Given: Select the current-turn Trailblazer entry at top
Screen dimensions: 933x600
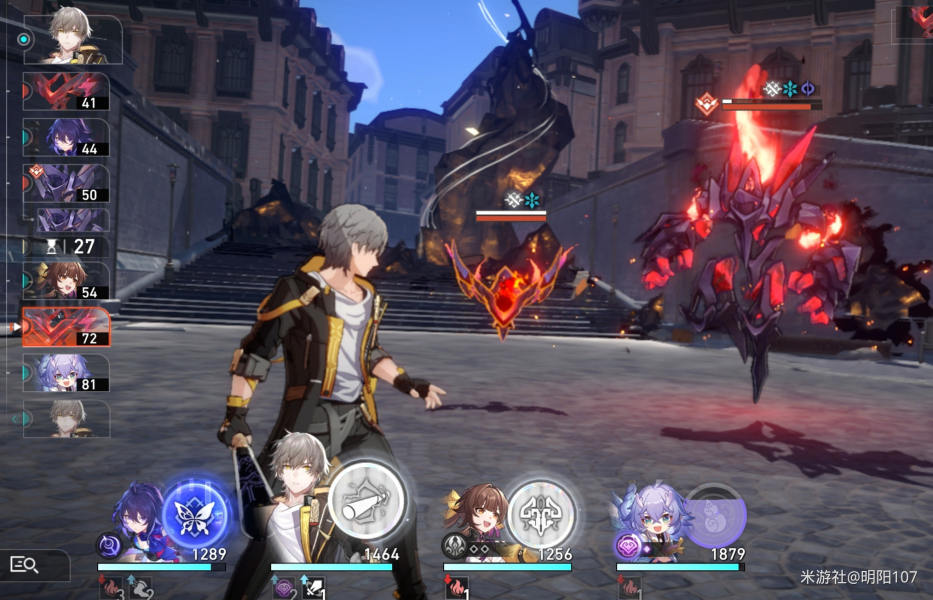Looking at the screenshot, I should (72, 40).
